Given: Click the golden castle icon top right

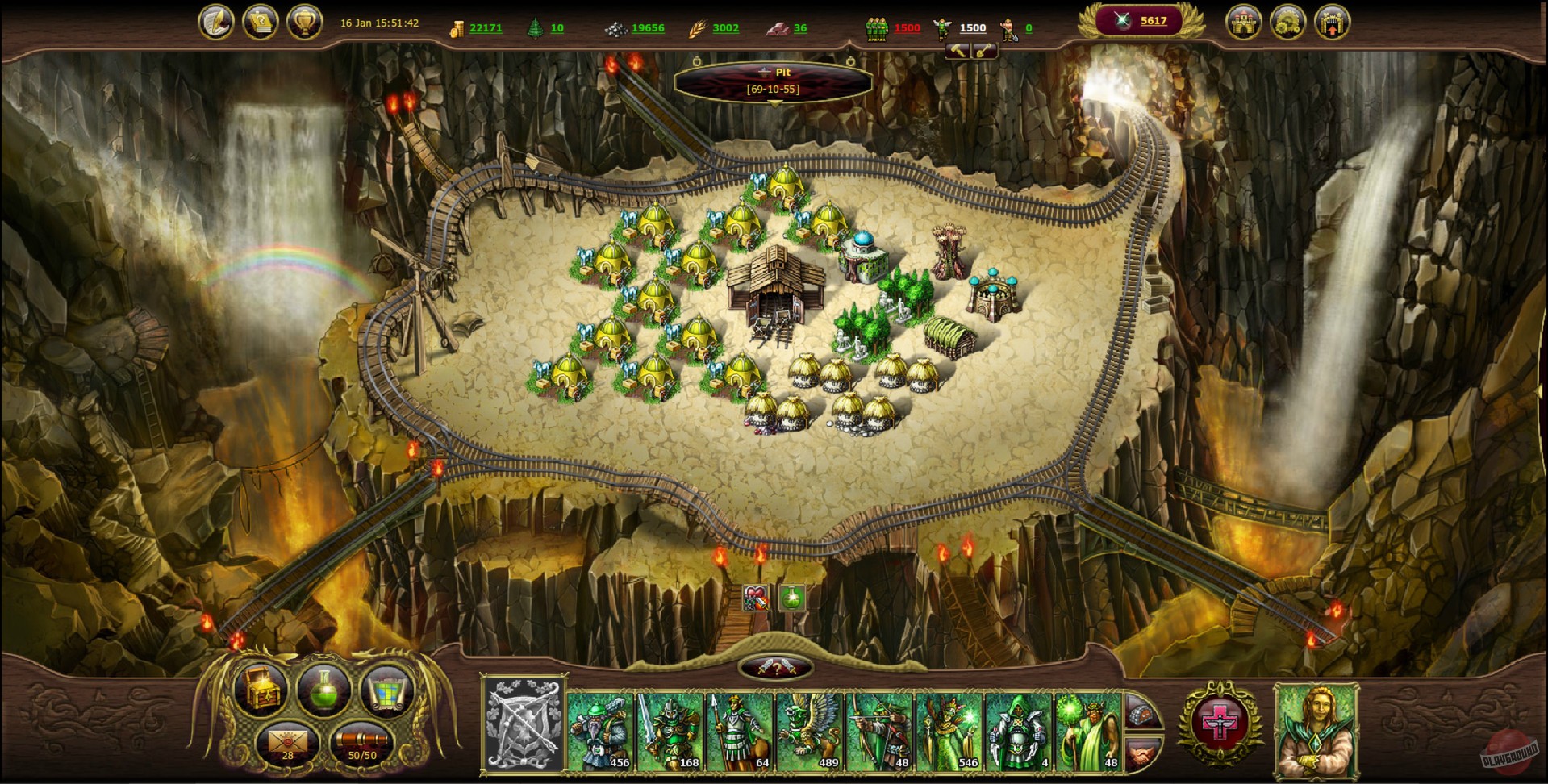Looking at the screenshot, I should tap(1245, 21).
